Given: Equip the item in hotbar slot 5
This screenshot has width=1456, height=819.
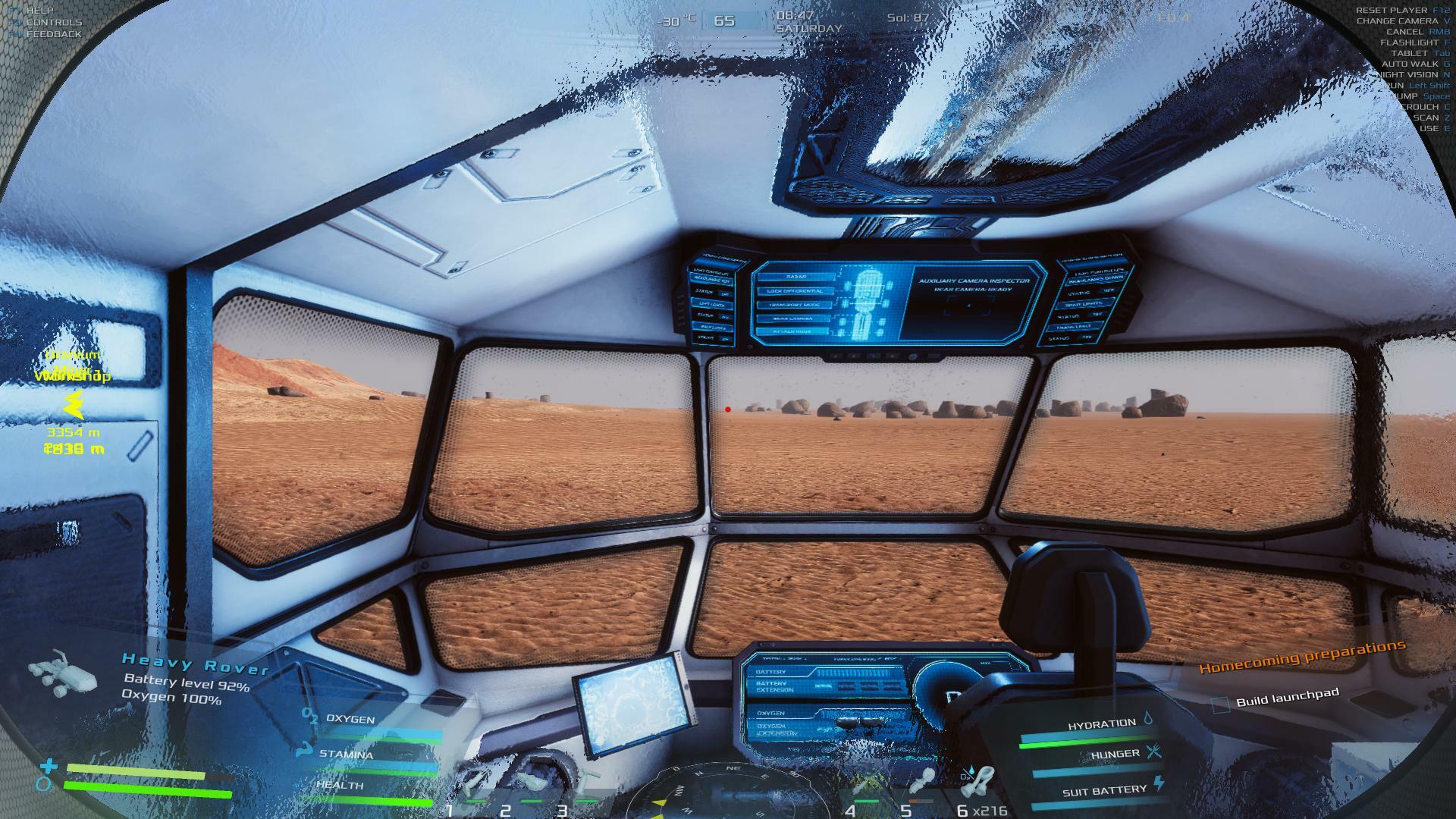Looking at the screenshot, I should (924, 783).
